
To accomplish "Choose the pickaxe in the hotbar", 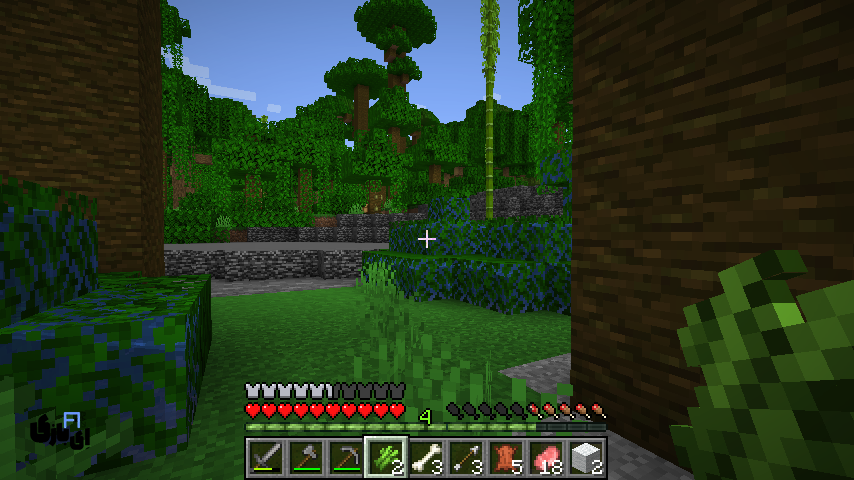I will 345,457.
